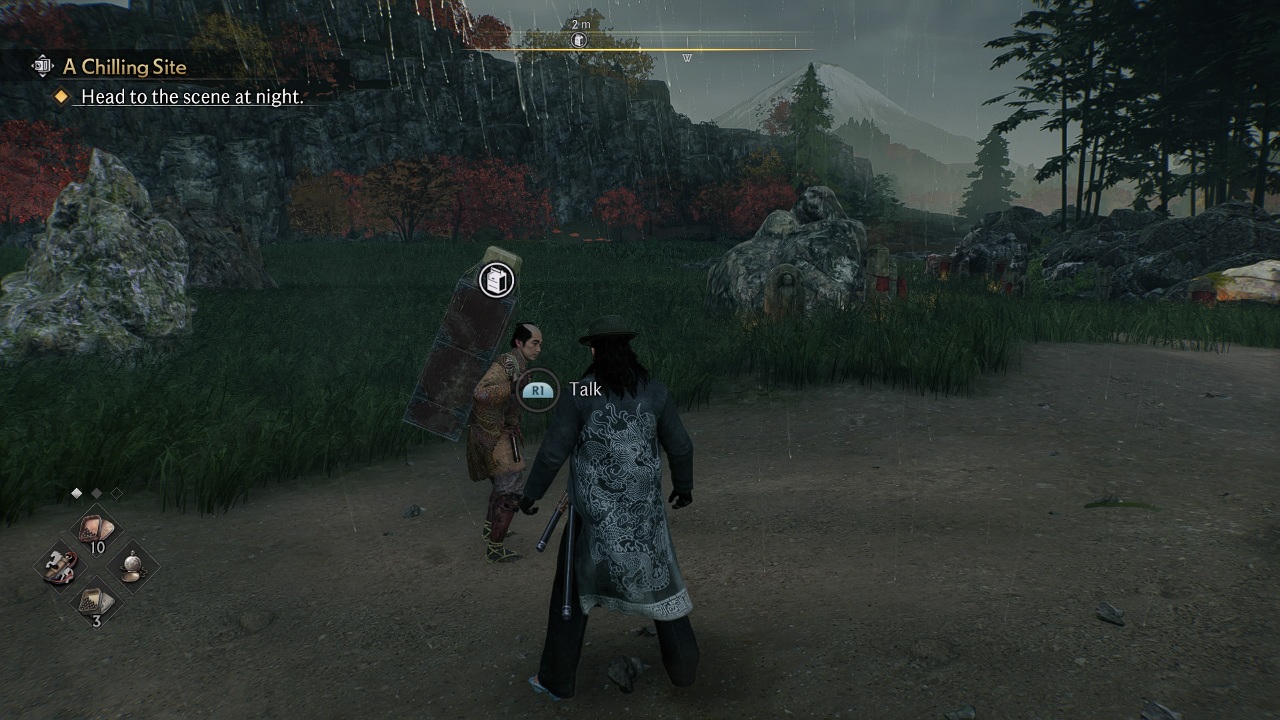The height and width of the screenshot is (720, 1280).
Task: Activate the R1 Talk prompt
Action: [539, 389]
